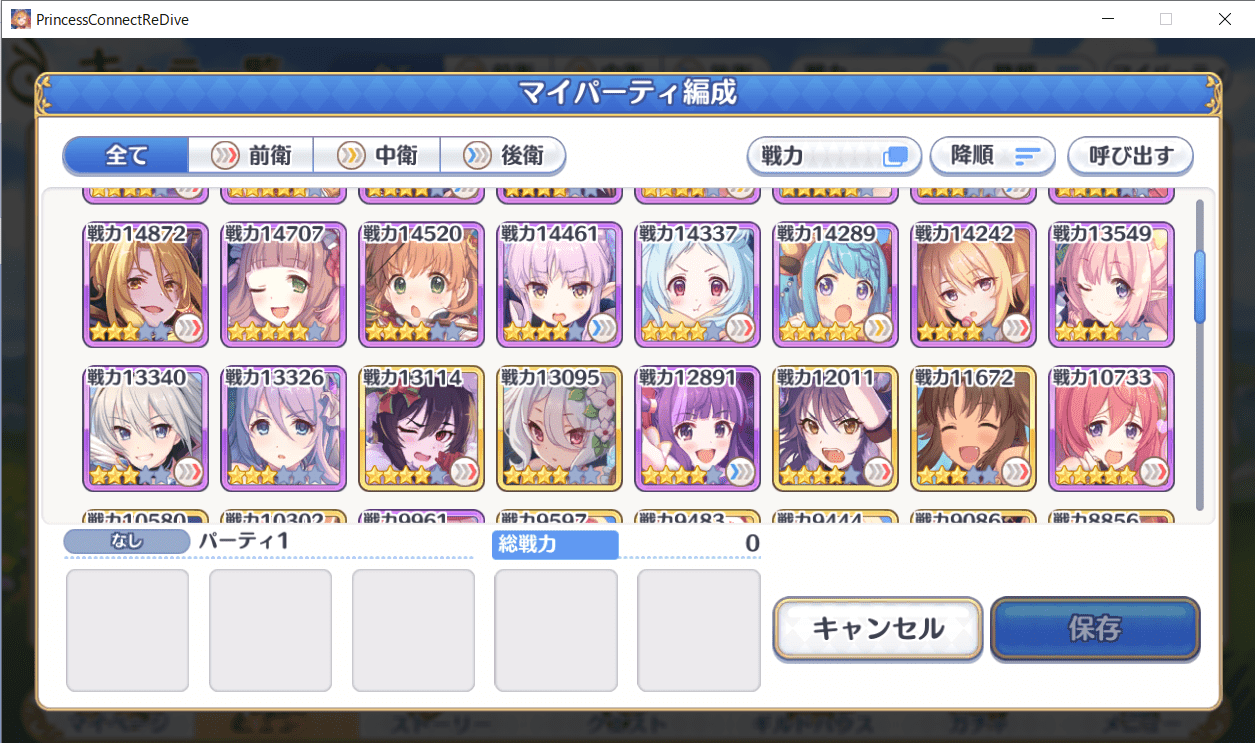1255x743 pixels.
Task: Select the character with 戦力10733
Action: 1111,429
